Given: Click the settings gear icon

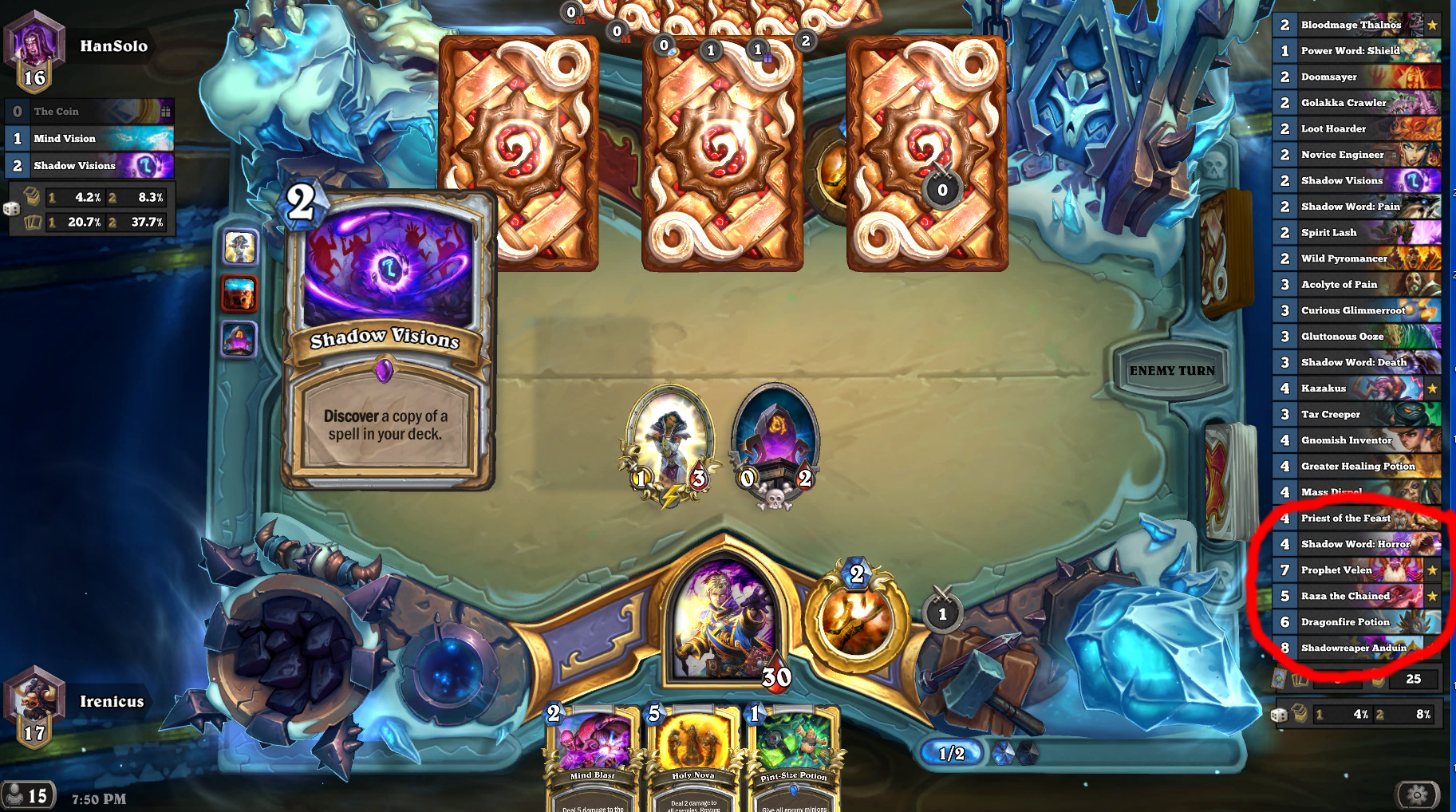Looking at the screenshot, I should pyautogui.click(x=1415, y=794).
